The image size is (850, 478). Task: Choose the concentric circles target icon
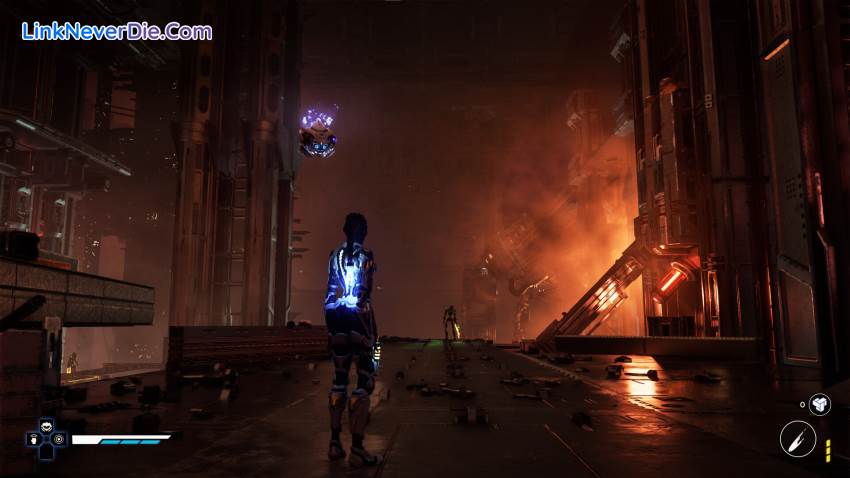59,438
